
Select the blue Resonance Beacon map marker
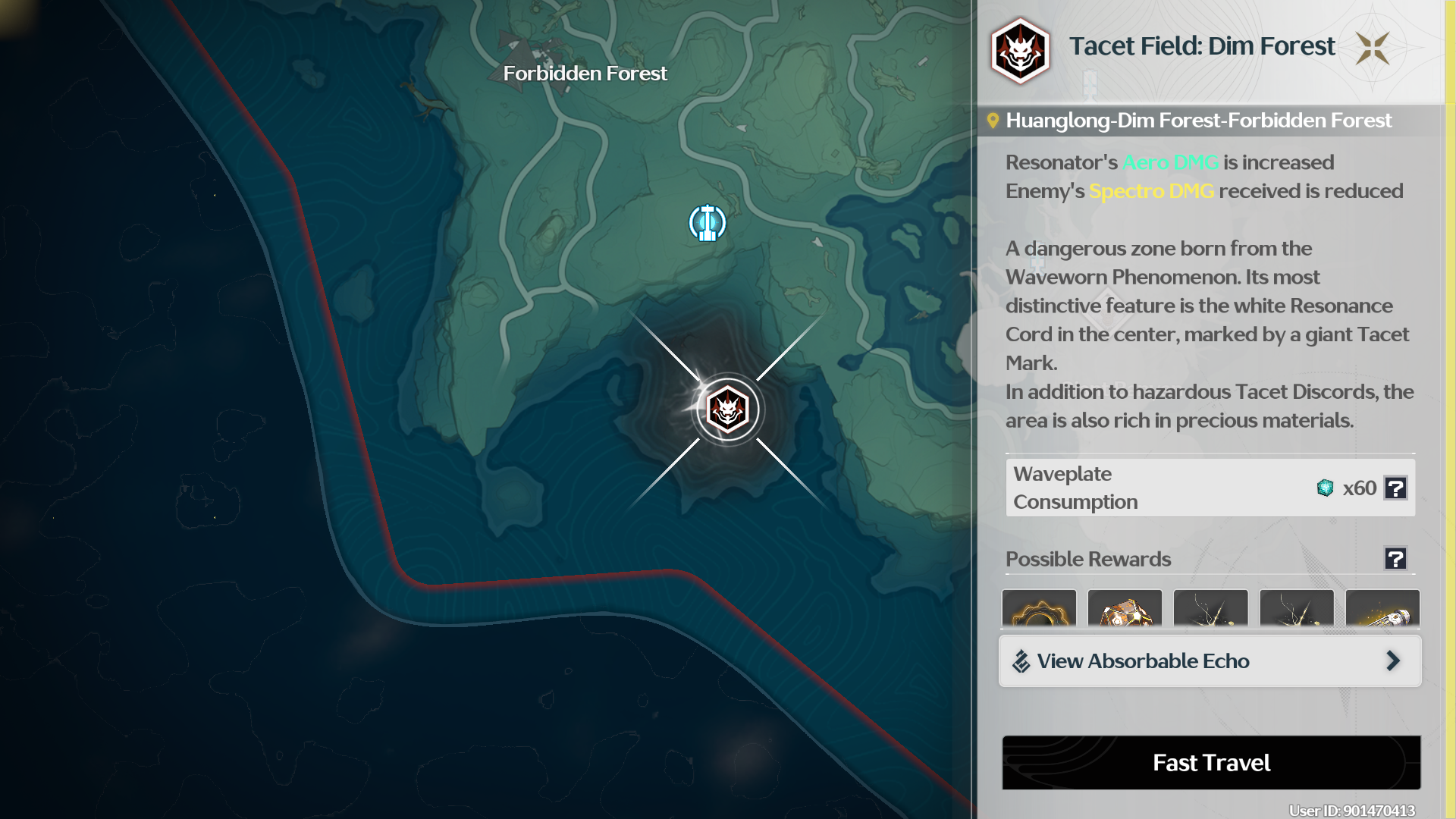tap(708, 223)
